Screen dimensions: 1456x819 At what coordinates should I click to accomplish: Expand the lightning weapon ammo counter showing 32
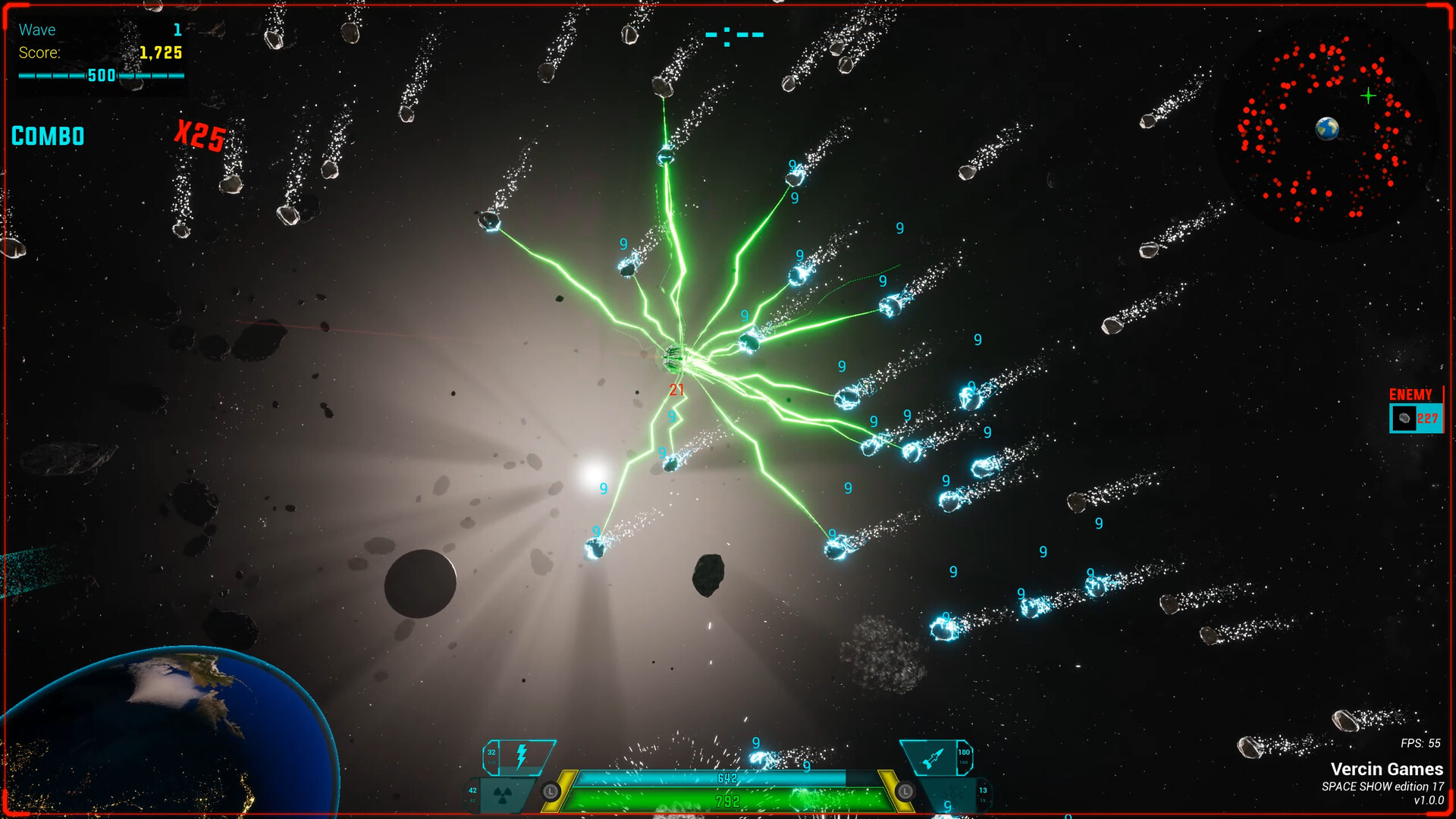(x=491, y=751)
